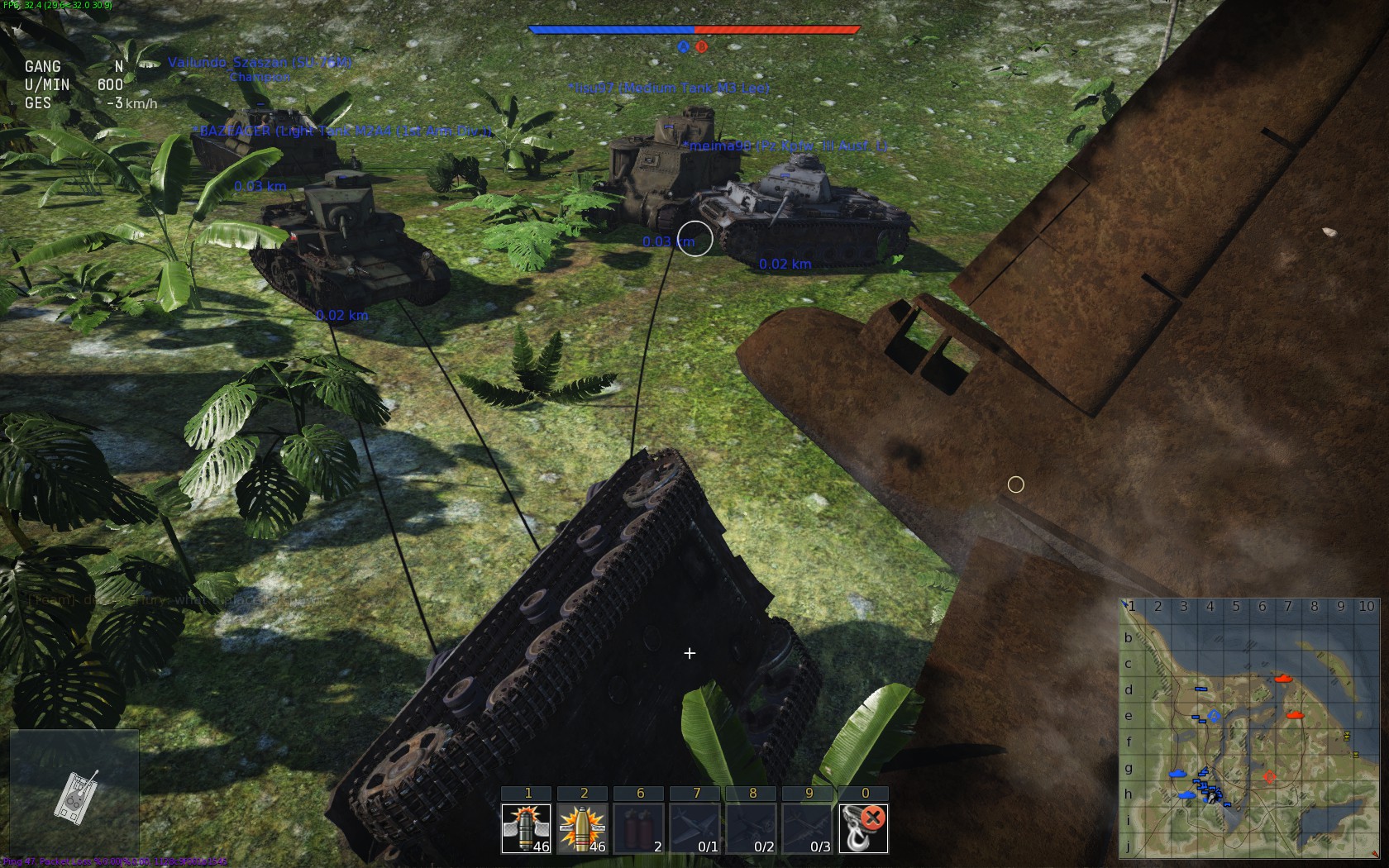
Task: Switch to the high-explosive shell in slot 2
Action: (583, 828)
